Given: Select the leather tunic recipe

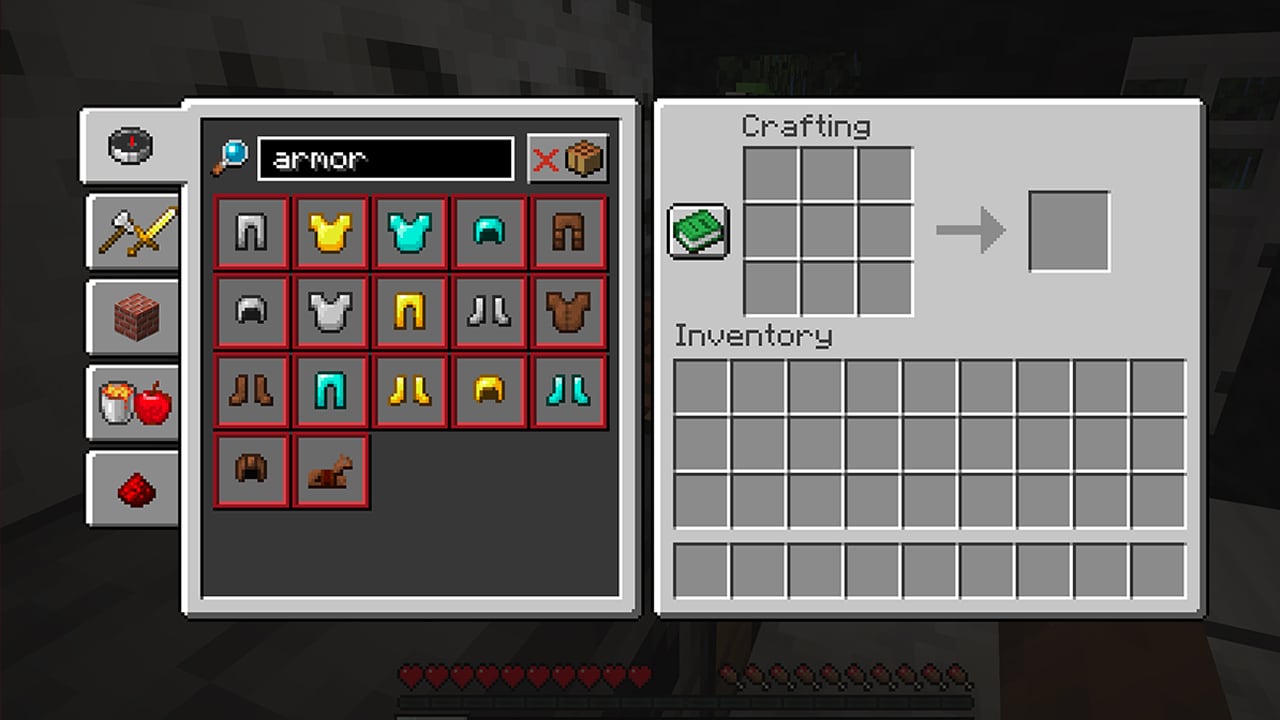Looking at the screenshot, I should coord(568,312).
